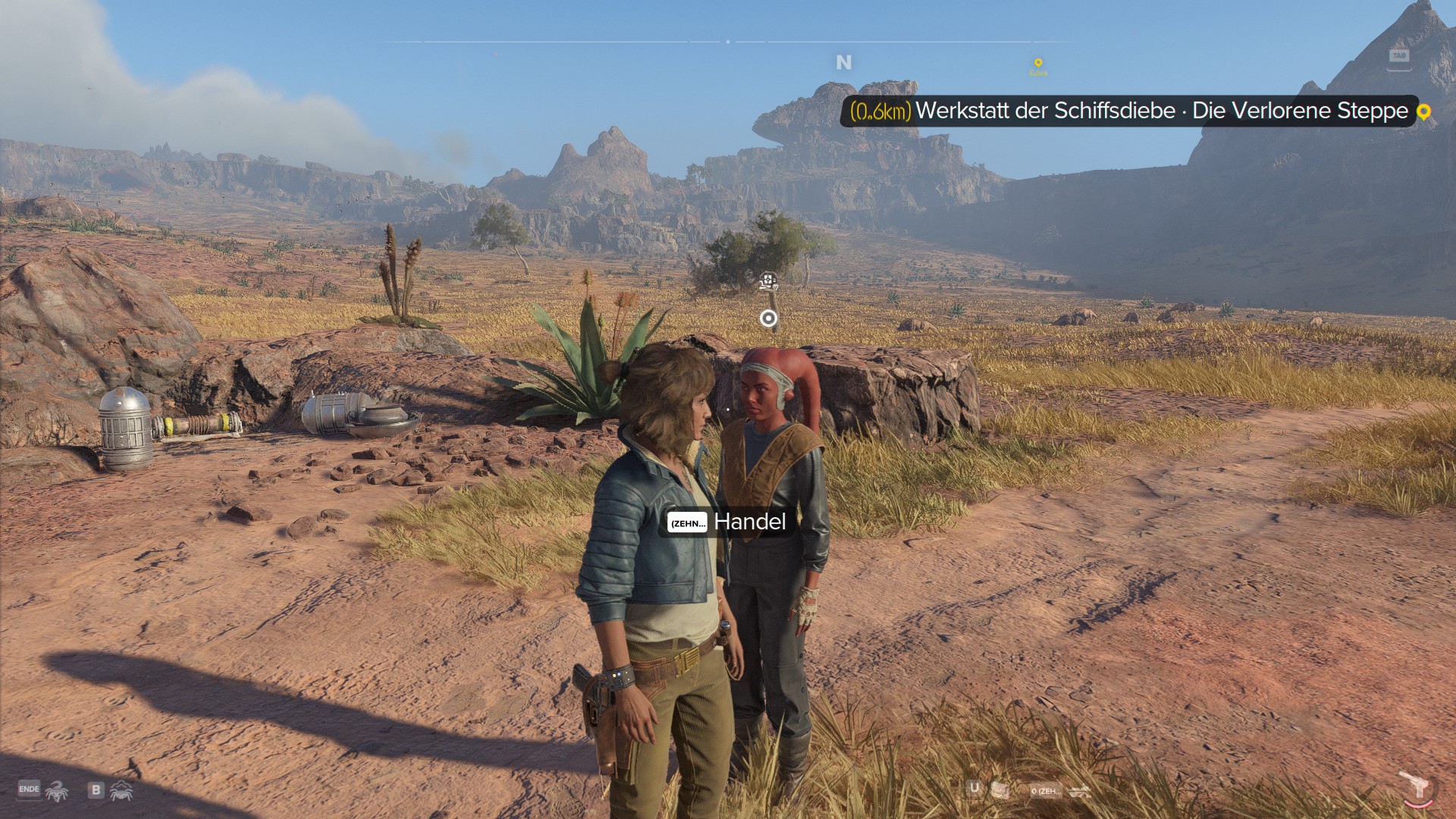Click the yellow waypoint marker on the compass
The height and width of the screenshot is (819, 1456).
coord(1038,64)
